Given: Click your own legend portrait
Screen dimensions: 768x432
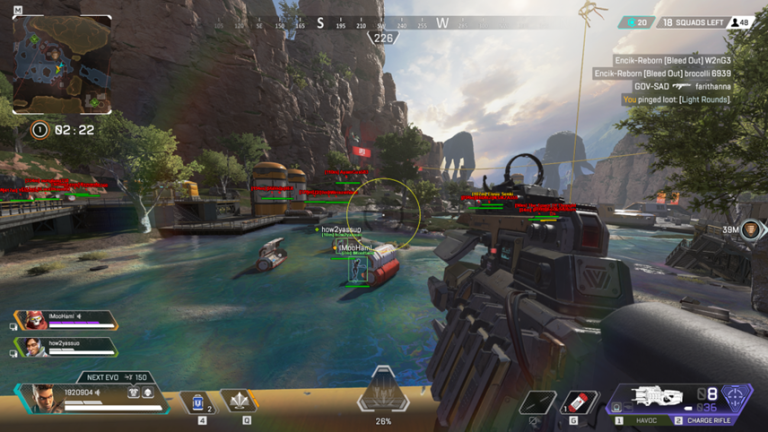Looking at the screenshot, I should (43, 398).
